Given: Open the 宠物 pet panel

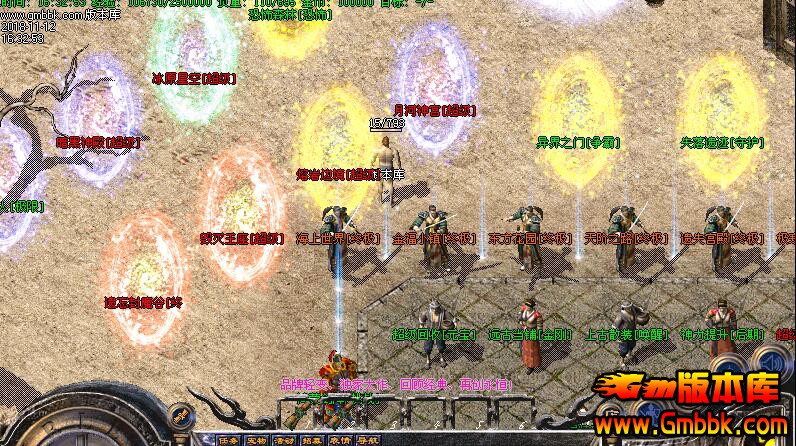Looking at the screenshot, I should [257, 439].
